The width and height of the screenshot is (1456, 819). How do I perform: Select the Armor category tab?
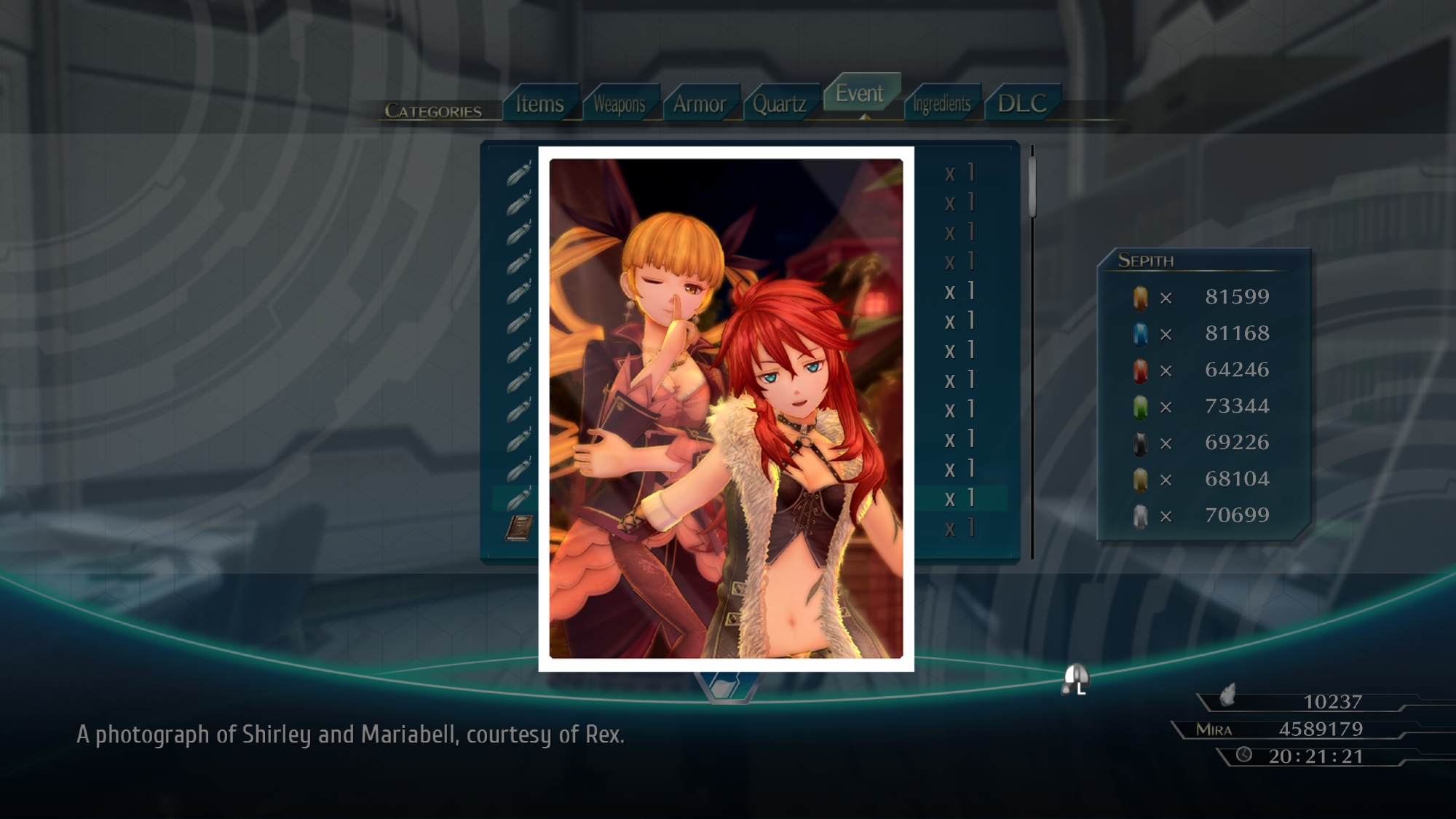tap(699, 104)
